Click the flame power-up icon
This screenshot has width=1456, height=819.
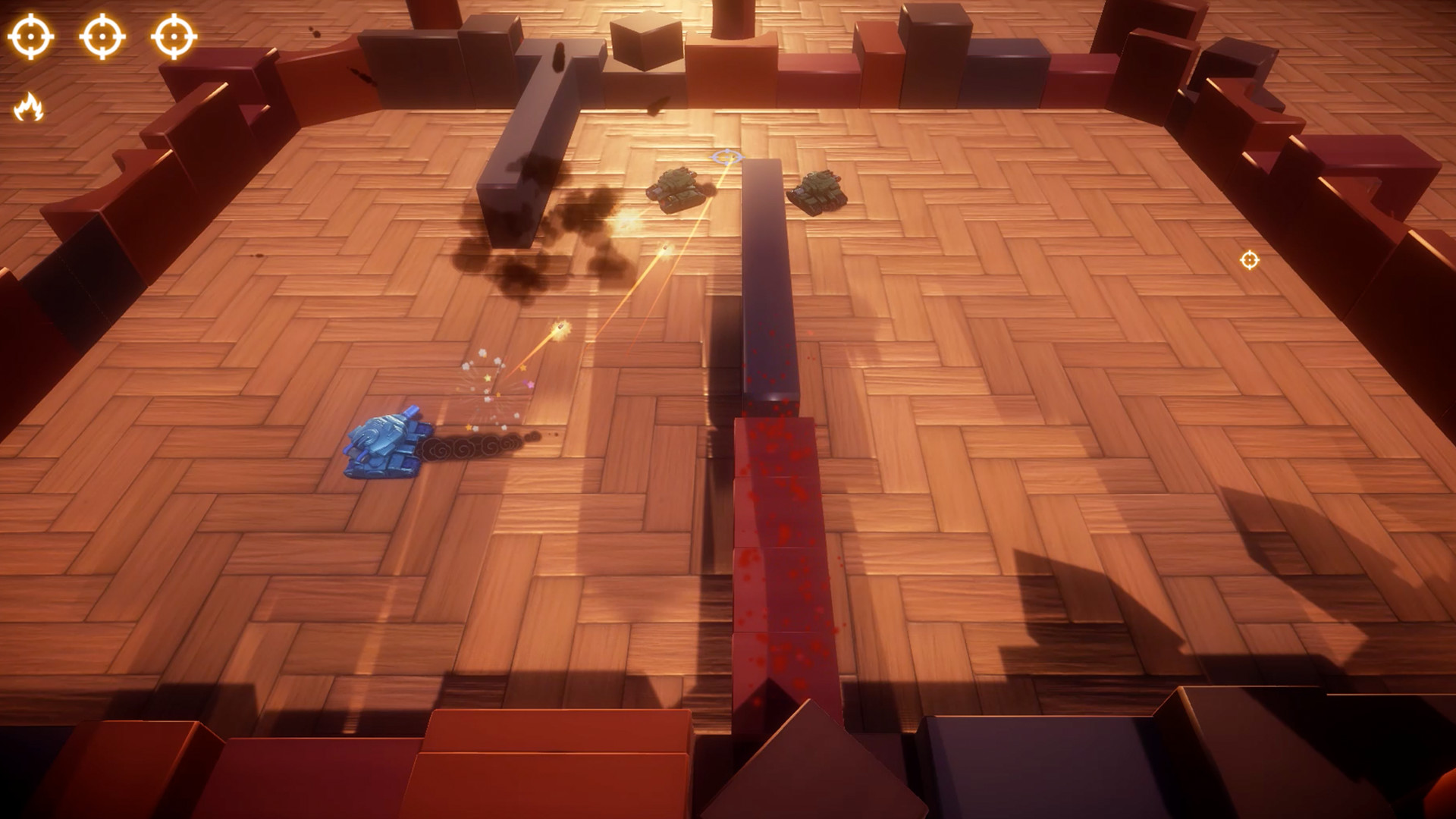coord(29,107)
